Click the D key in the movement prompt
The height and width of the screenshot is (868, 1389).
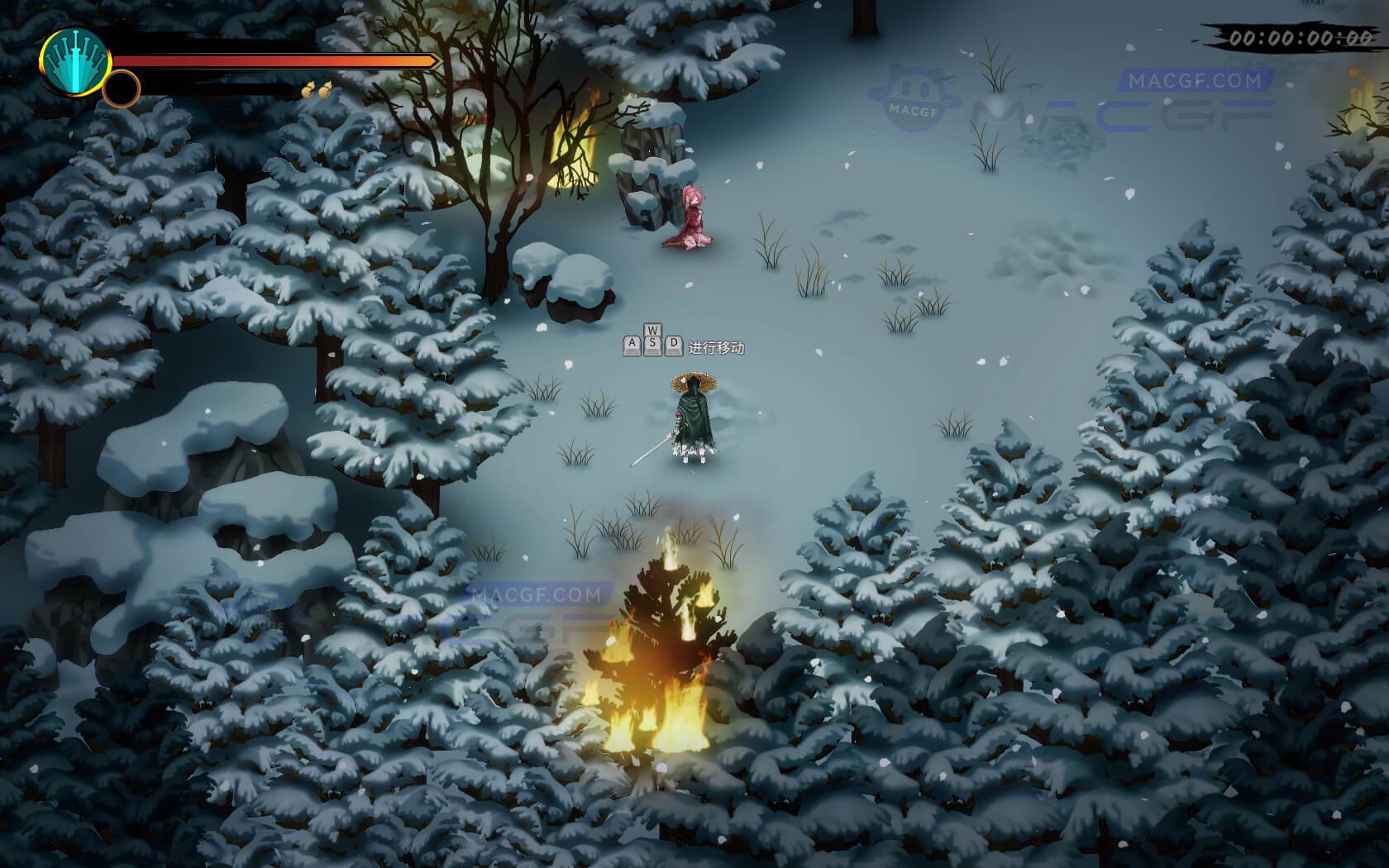tap(674, 344)
